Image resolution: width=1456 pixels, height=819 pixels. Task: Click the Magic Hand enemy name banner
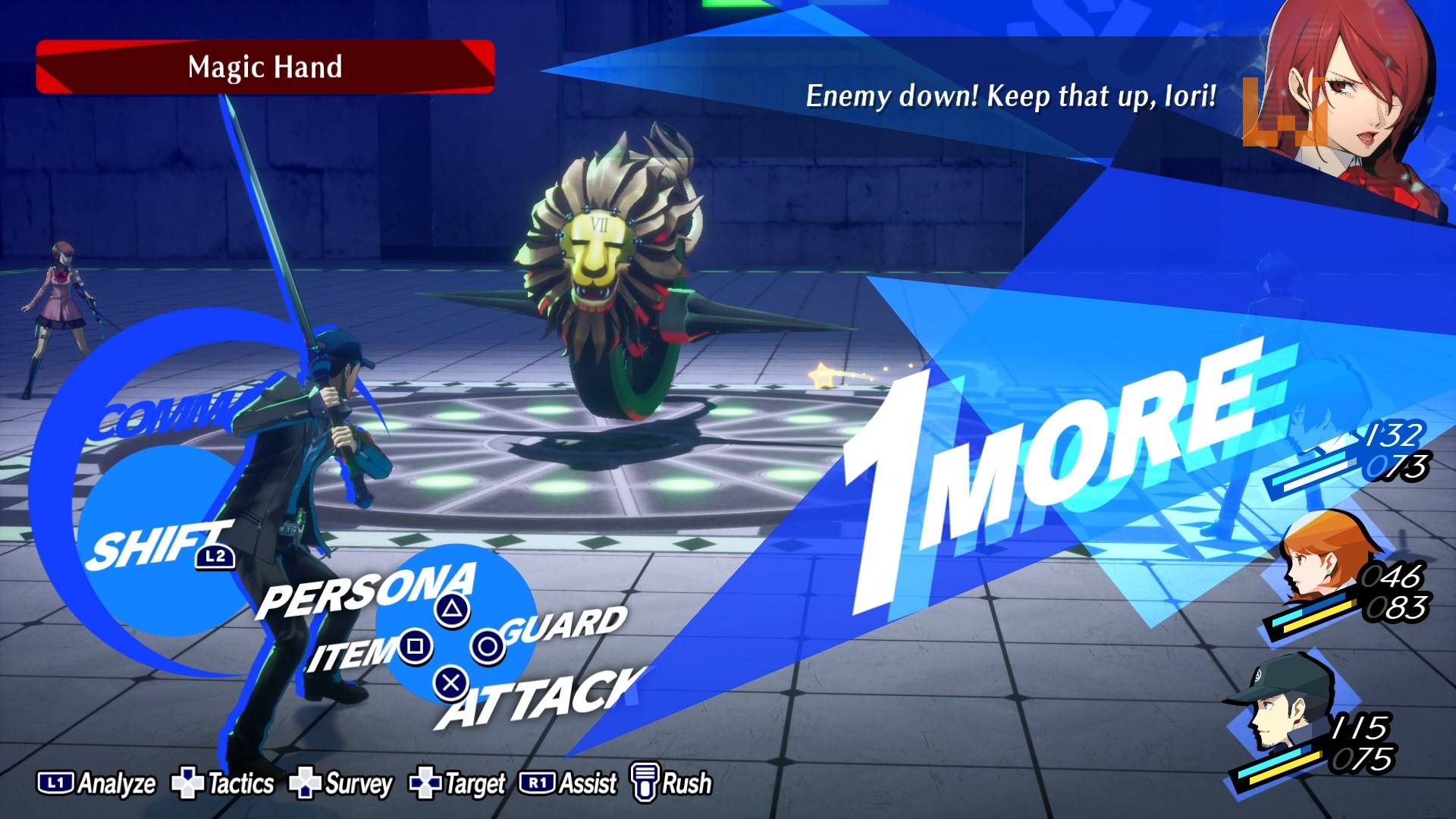point(265,67)
